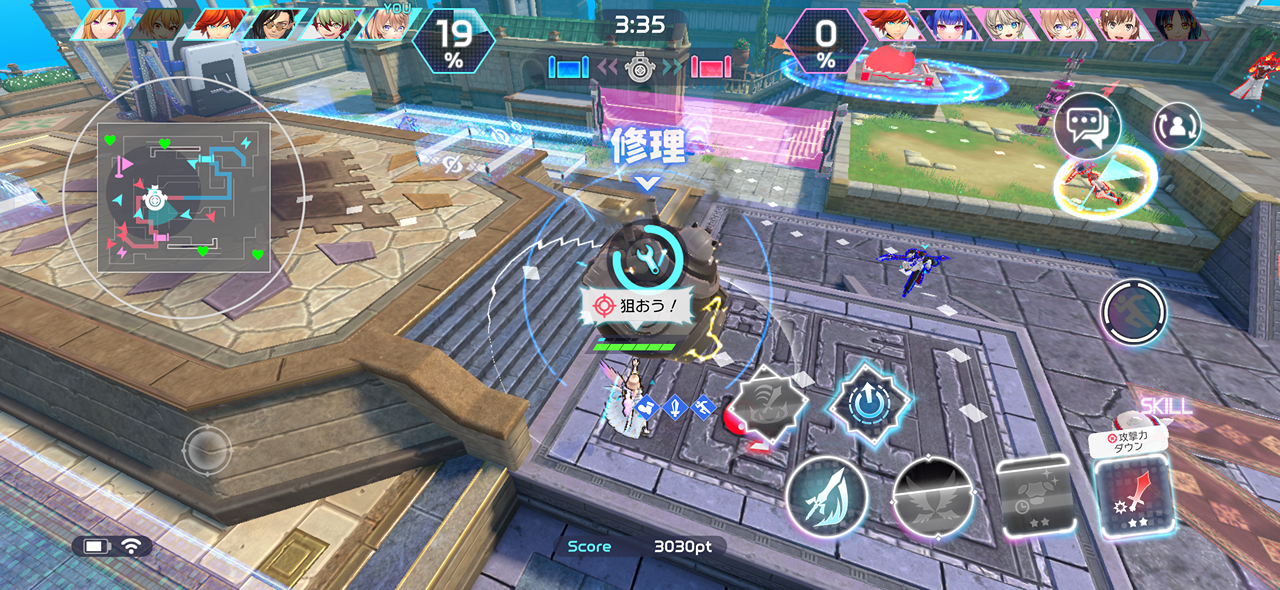This screenshot has height=590, width=1280.
Task: Tap the virtual movement joystick
Action: point(207,448)
